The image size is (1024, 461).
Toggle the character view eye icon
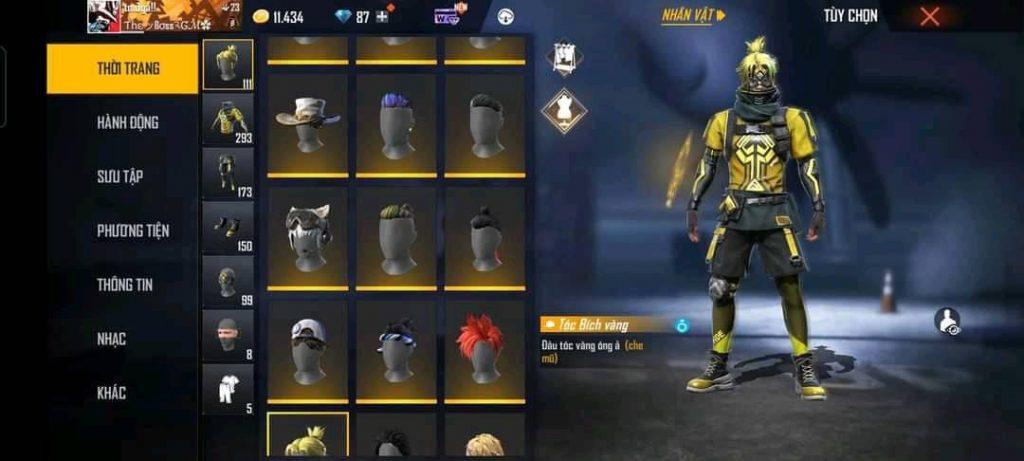click(947, 321)
